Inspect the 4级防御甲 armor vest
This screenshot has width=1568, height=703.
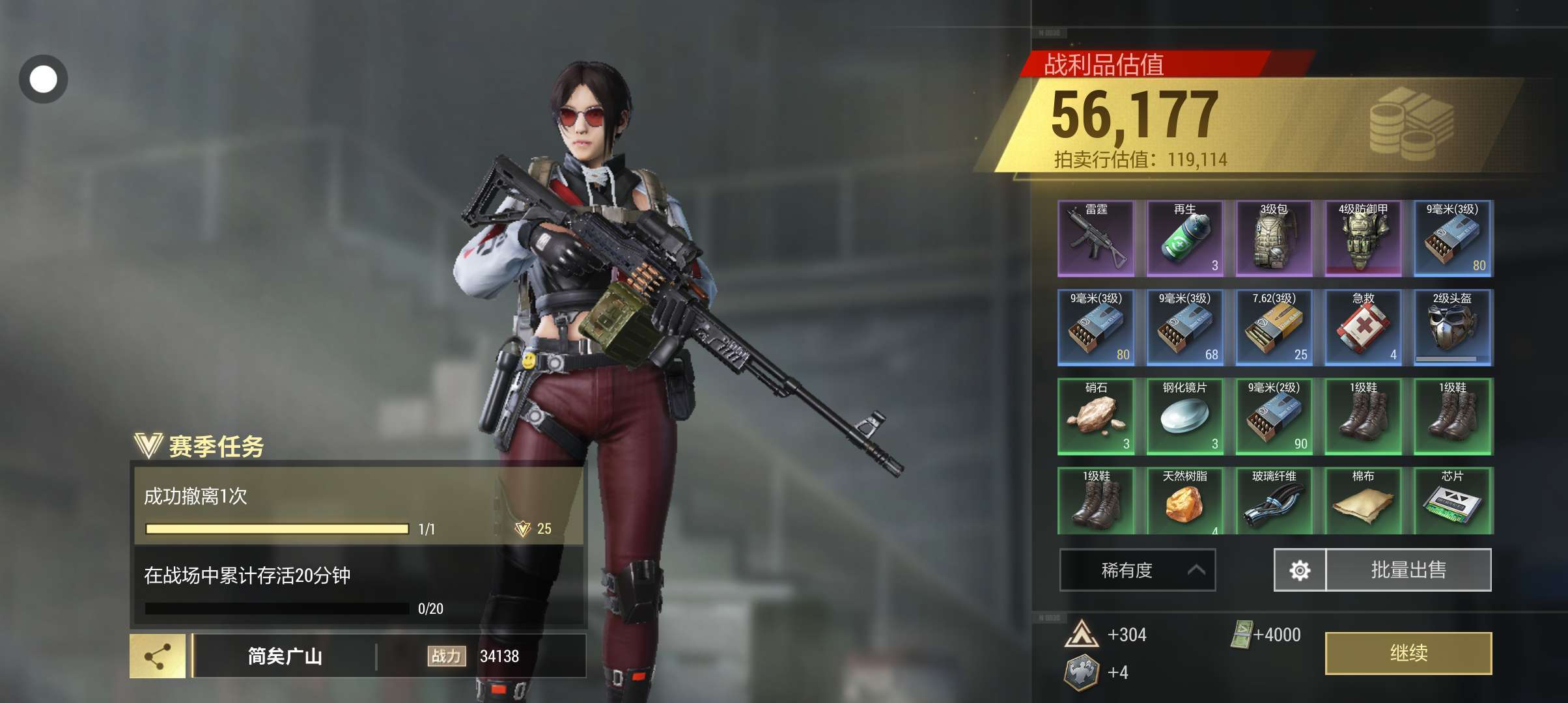pos(1363,239)
